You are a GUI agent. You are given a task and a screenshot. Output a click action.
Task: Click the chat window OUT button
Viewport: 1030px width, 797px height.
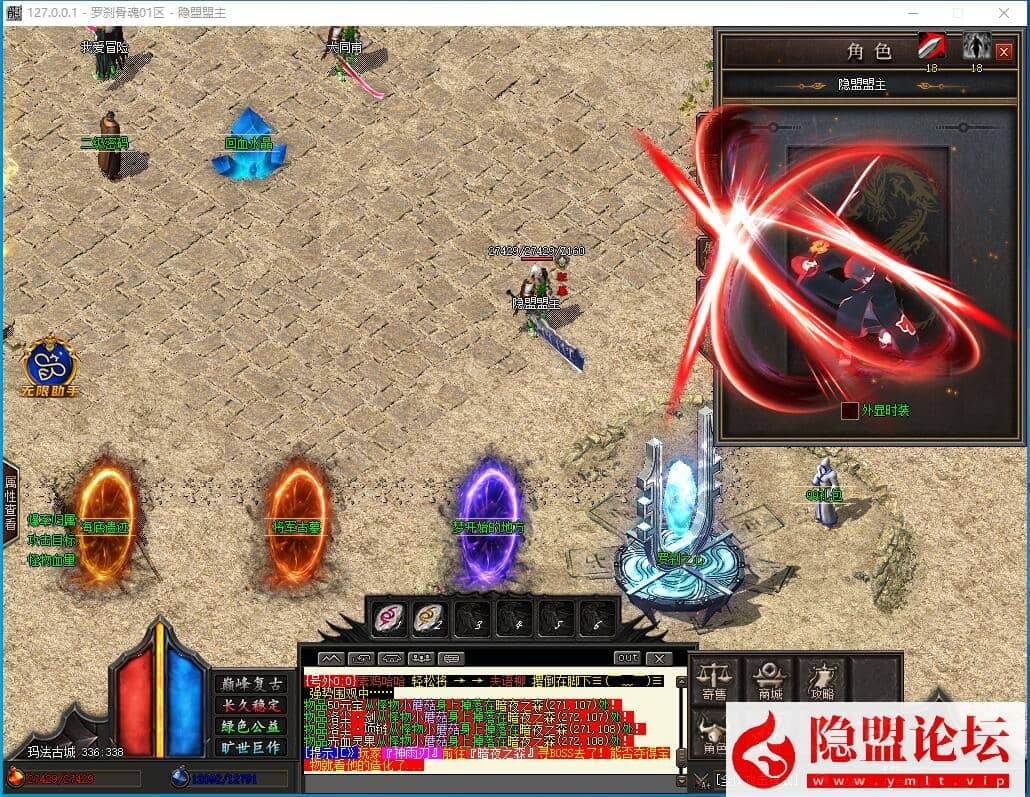(627, 658)
